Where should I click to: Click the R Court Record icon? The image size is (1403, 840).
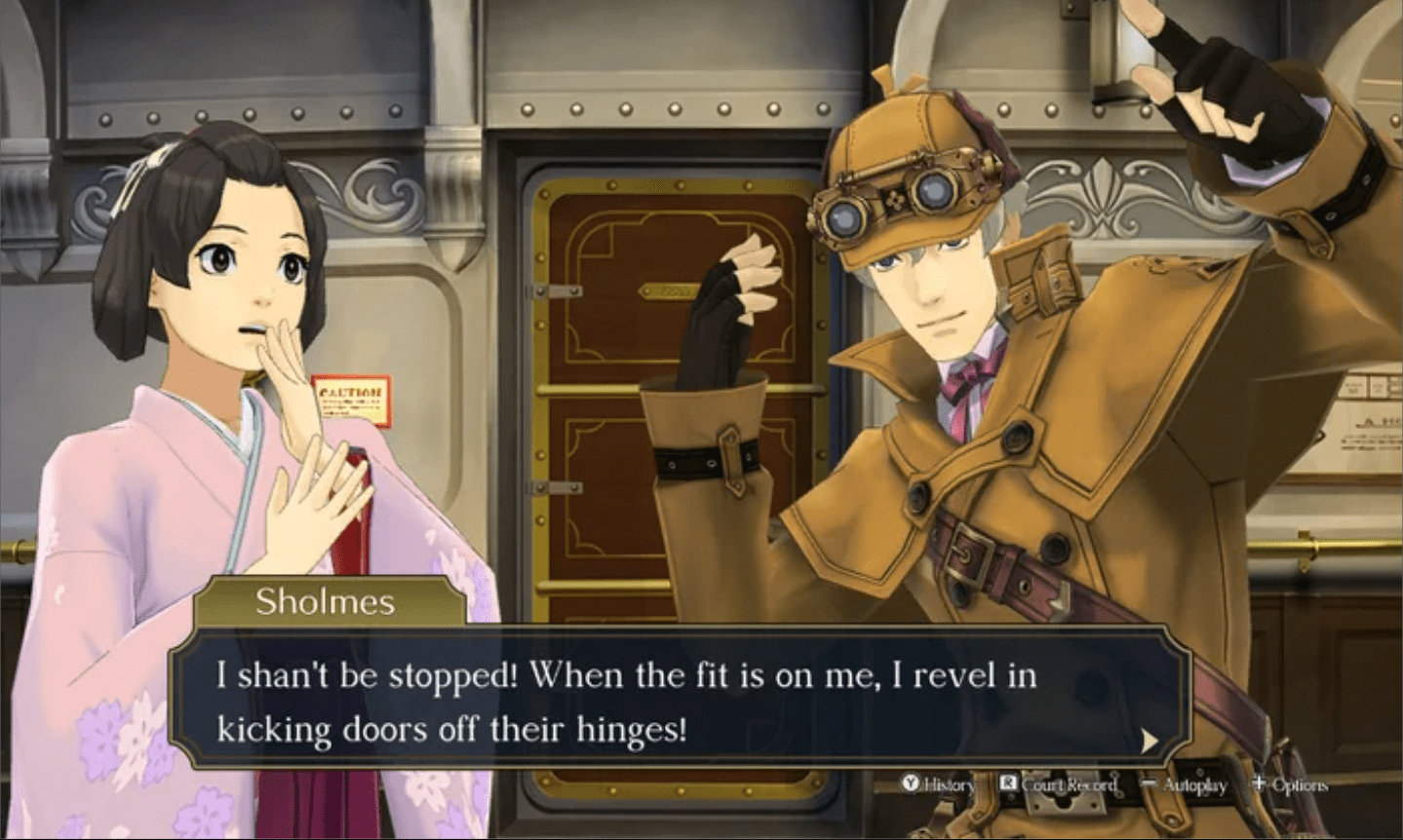click(1007, 783)
